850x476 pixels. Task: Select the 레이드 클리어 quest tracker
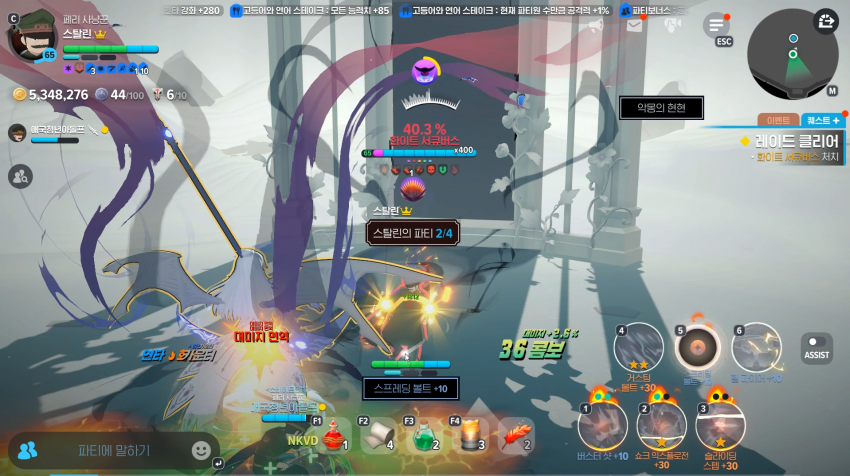pyautogui.click(x=792, y=147)
